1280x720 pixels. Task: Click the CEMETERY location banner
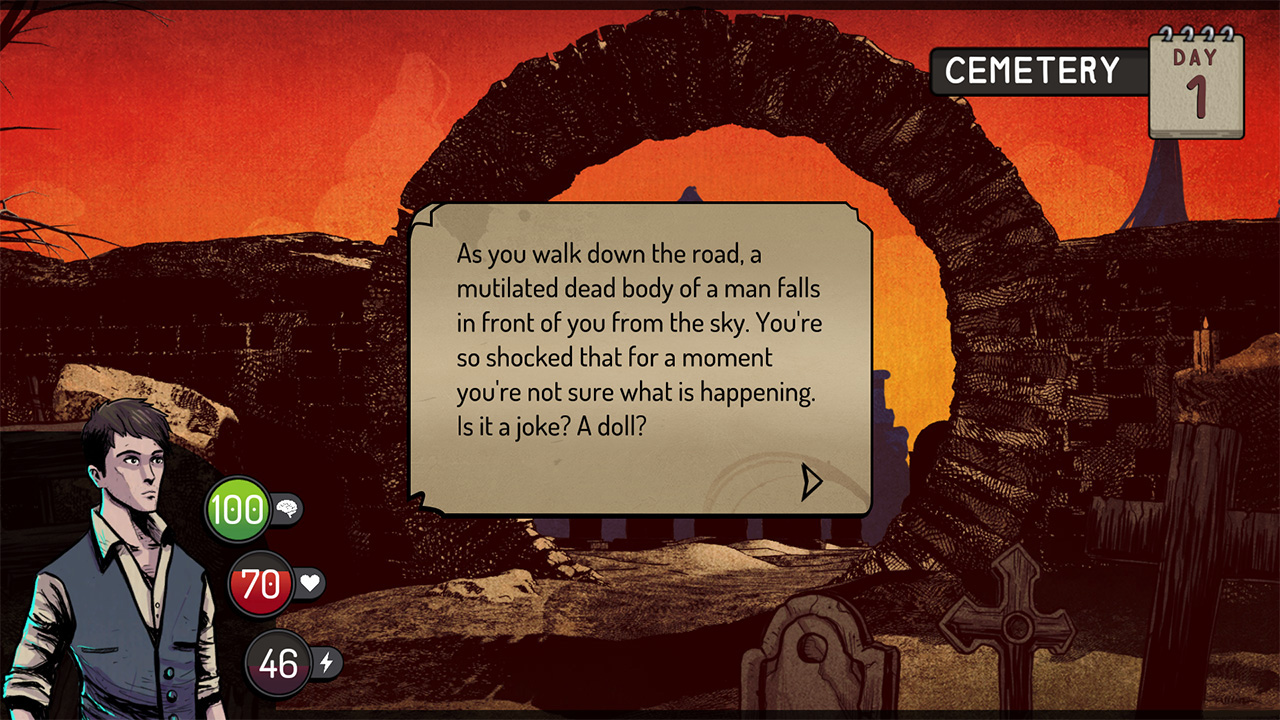coord(1035,70)
